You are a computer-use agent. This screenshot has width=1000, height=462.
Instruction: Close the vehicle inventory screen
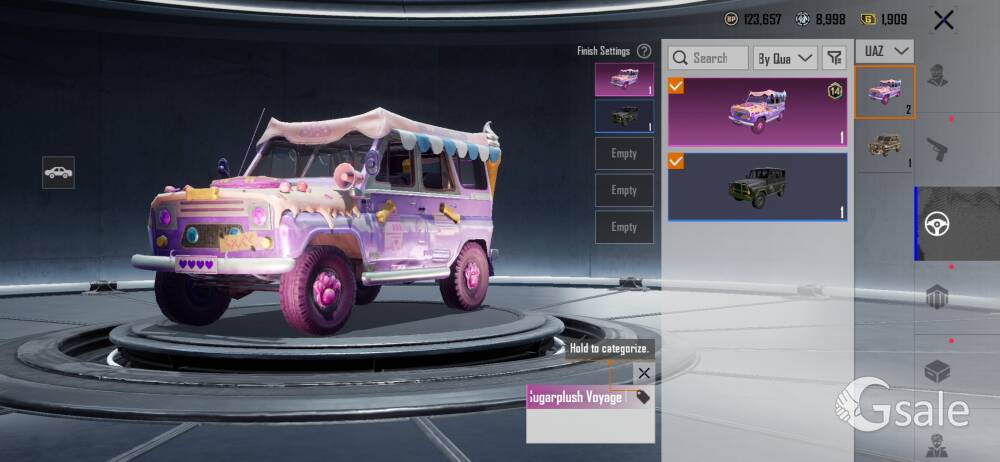(x=943, y=19)
